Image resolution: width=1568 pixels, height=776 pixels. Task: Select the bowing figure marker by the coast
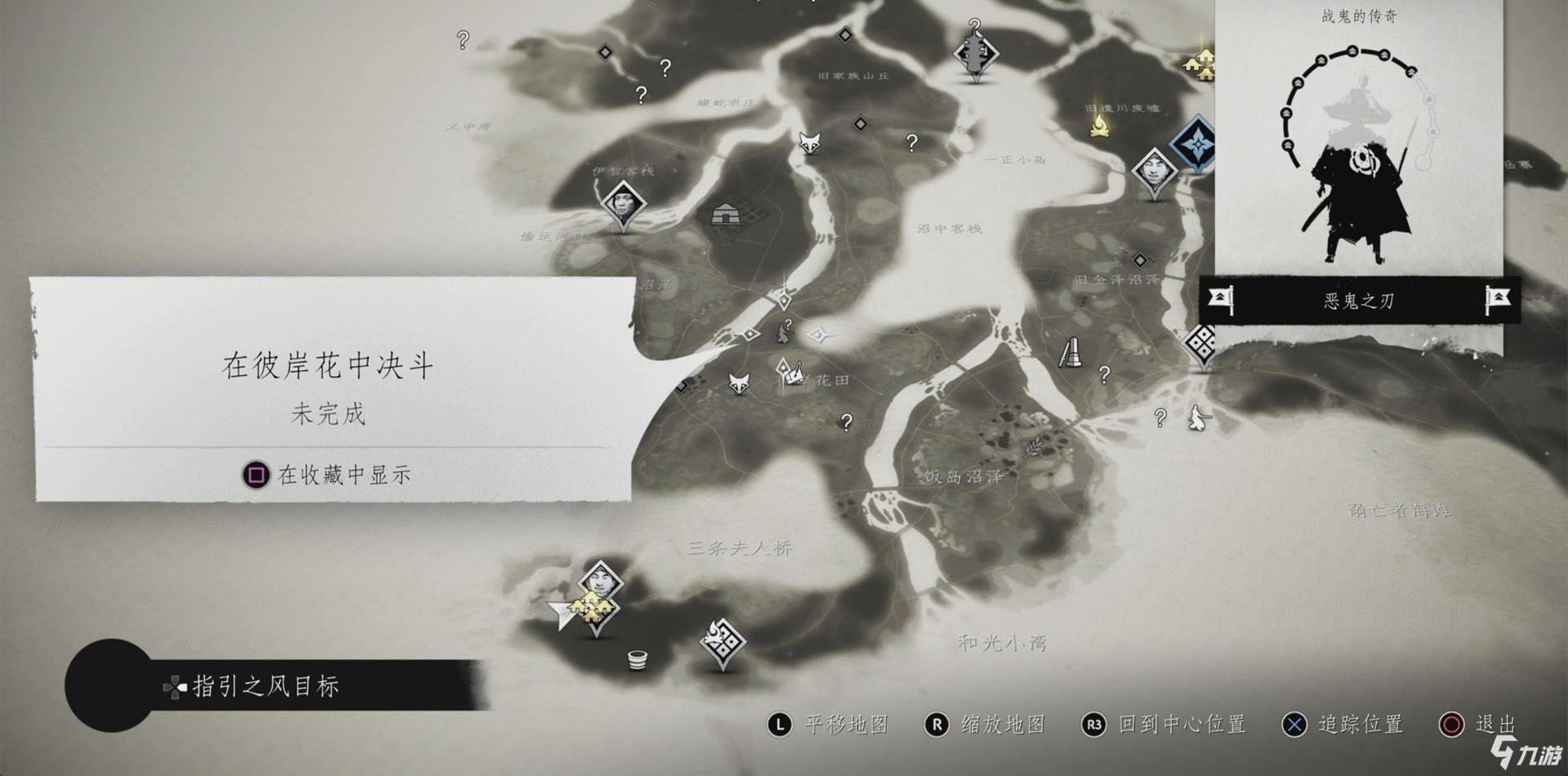tap(1199, 417)
